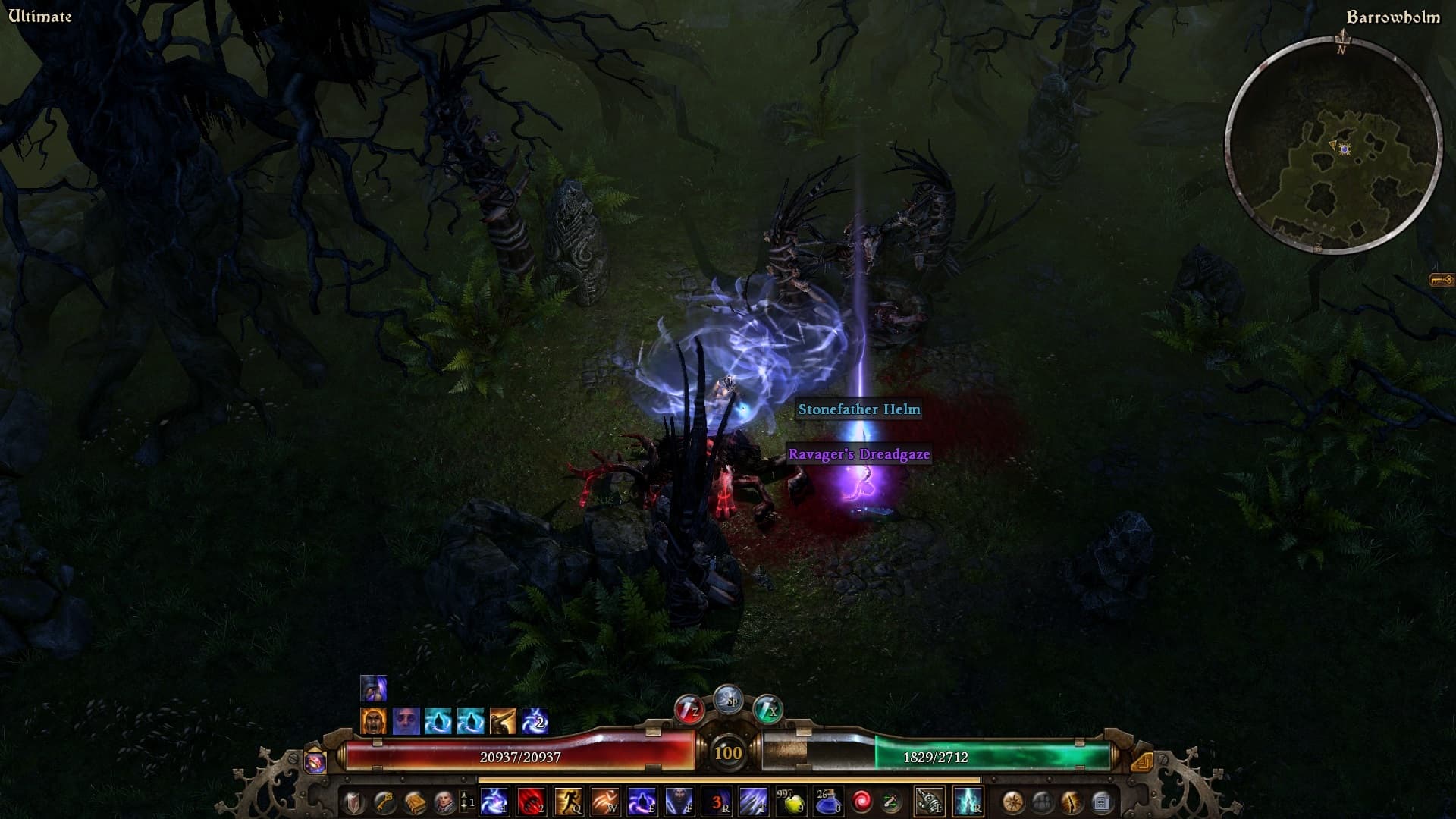Cast the blue hooded figure aura skill
Image resolution: width=1456 pixels, height=819 pixels.
coord(679,801)
